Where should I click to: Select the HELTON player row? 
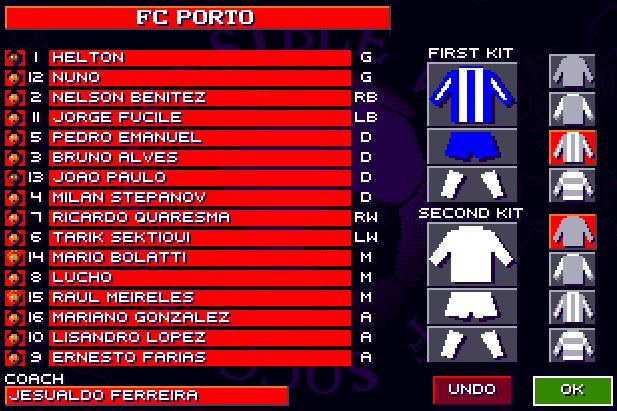click(x=199, y=58)
